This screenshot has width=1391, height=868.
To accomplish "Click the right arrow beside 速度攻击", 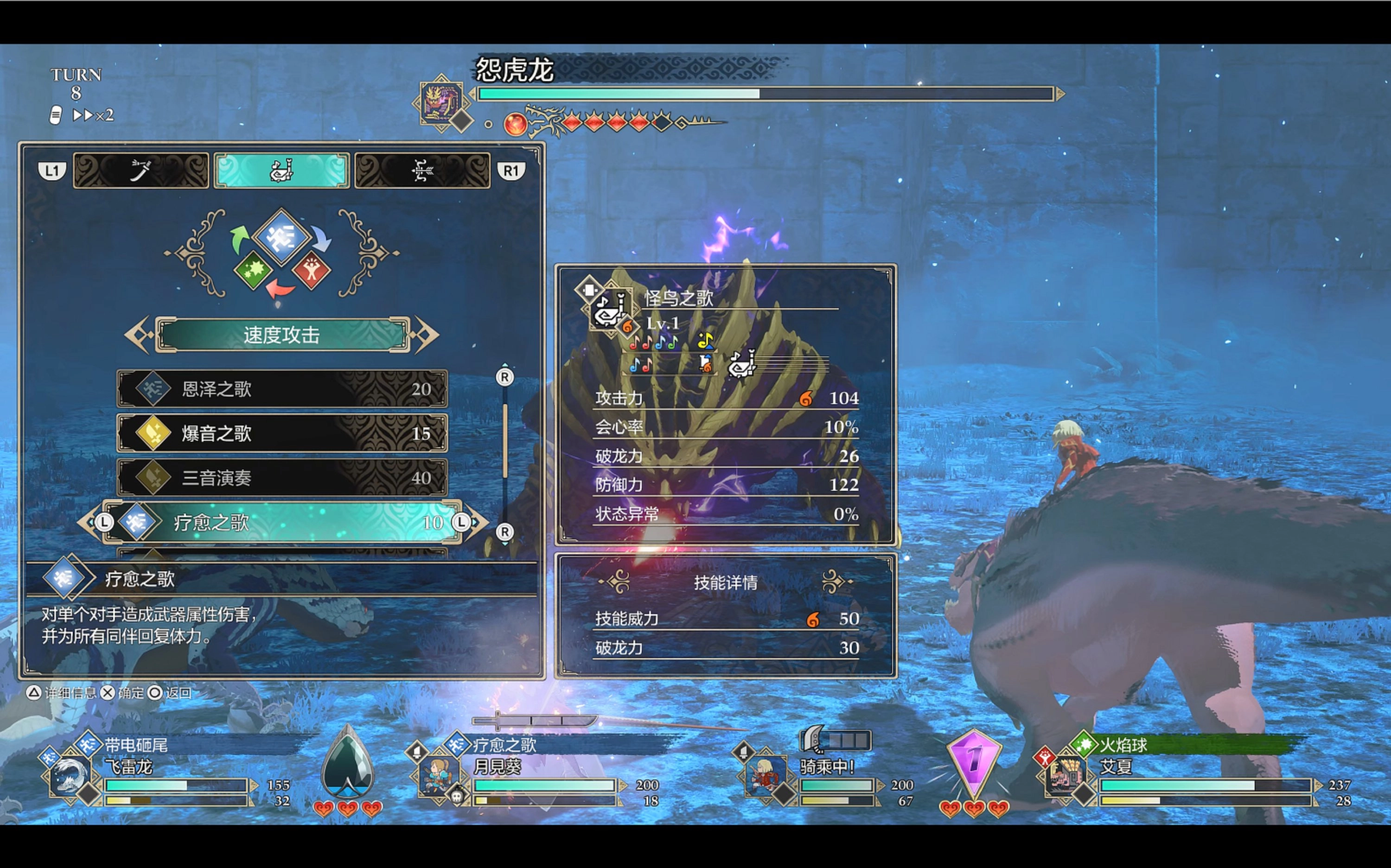I will pos(427,335).
